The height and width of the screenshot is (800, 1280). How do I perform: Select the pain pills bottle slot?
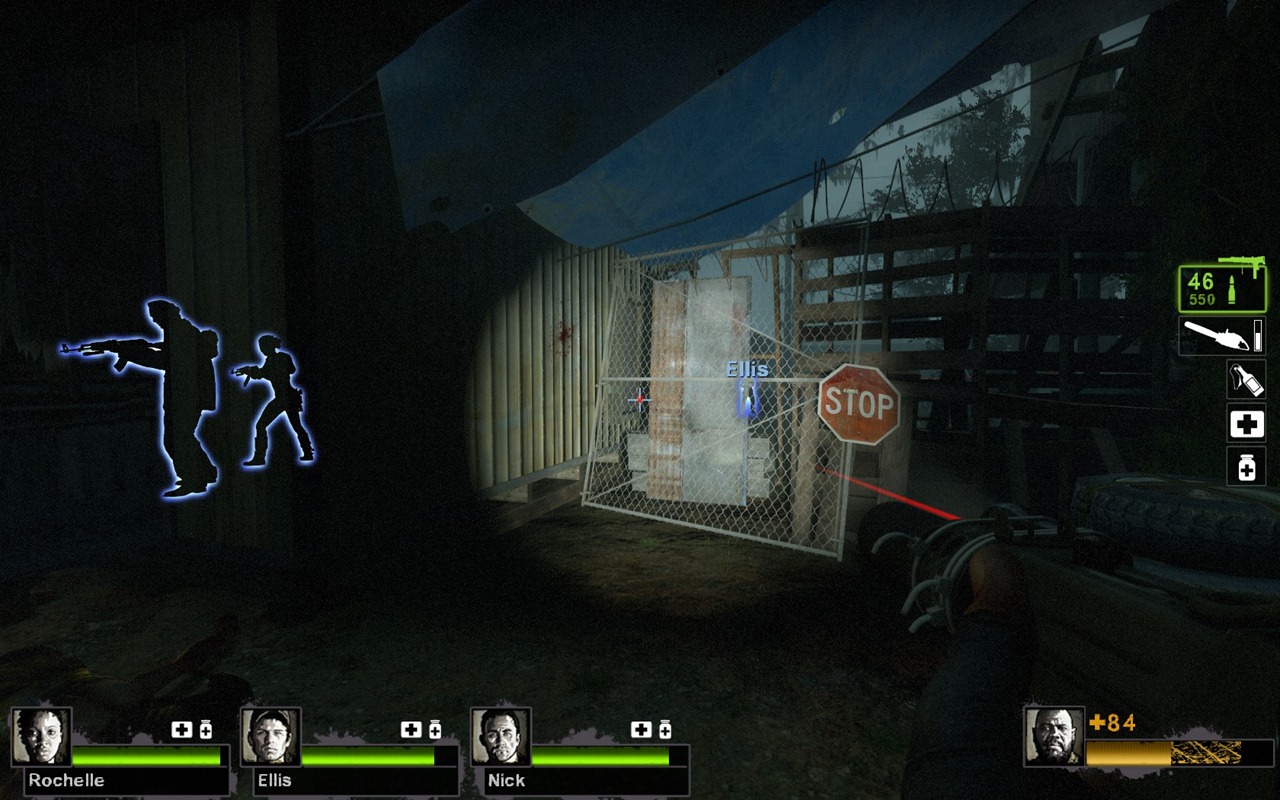(x=1246, y=467)
